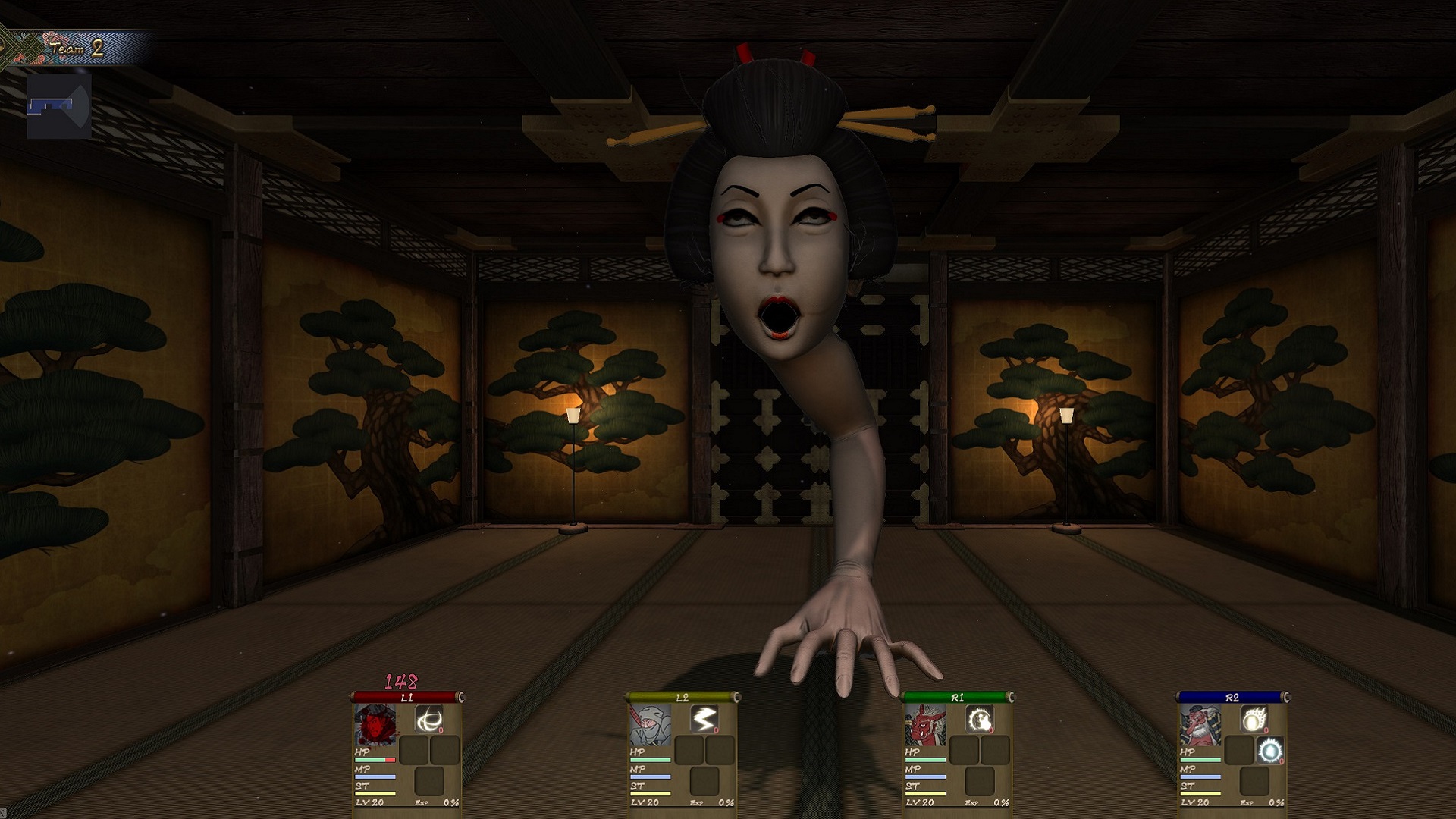Click the blue R2 scroll header

(x=1232, y=697)
